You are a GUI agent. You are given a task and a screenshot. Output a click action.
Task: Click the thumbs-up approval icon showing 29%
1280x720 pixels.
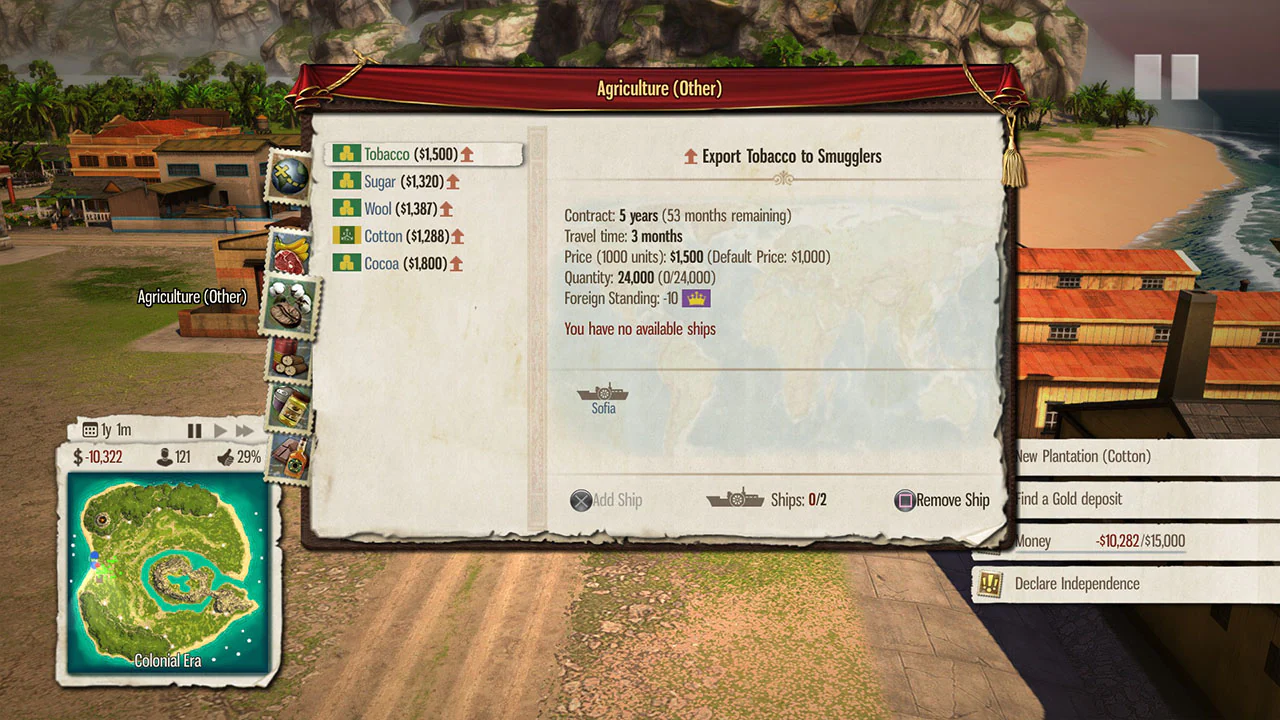click(x=226, y=456)
